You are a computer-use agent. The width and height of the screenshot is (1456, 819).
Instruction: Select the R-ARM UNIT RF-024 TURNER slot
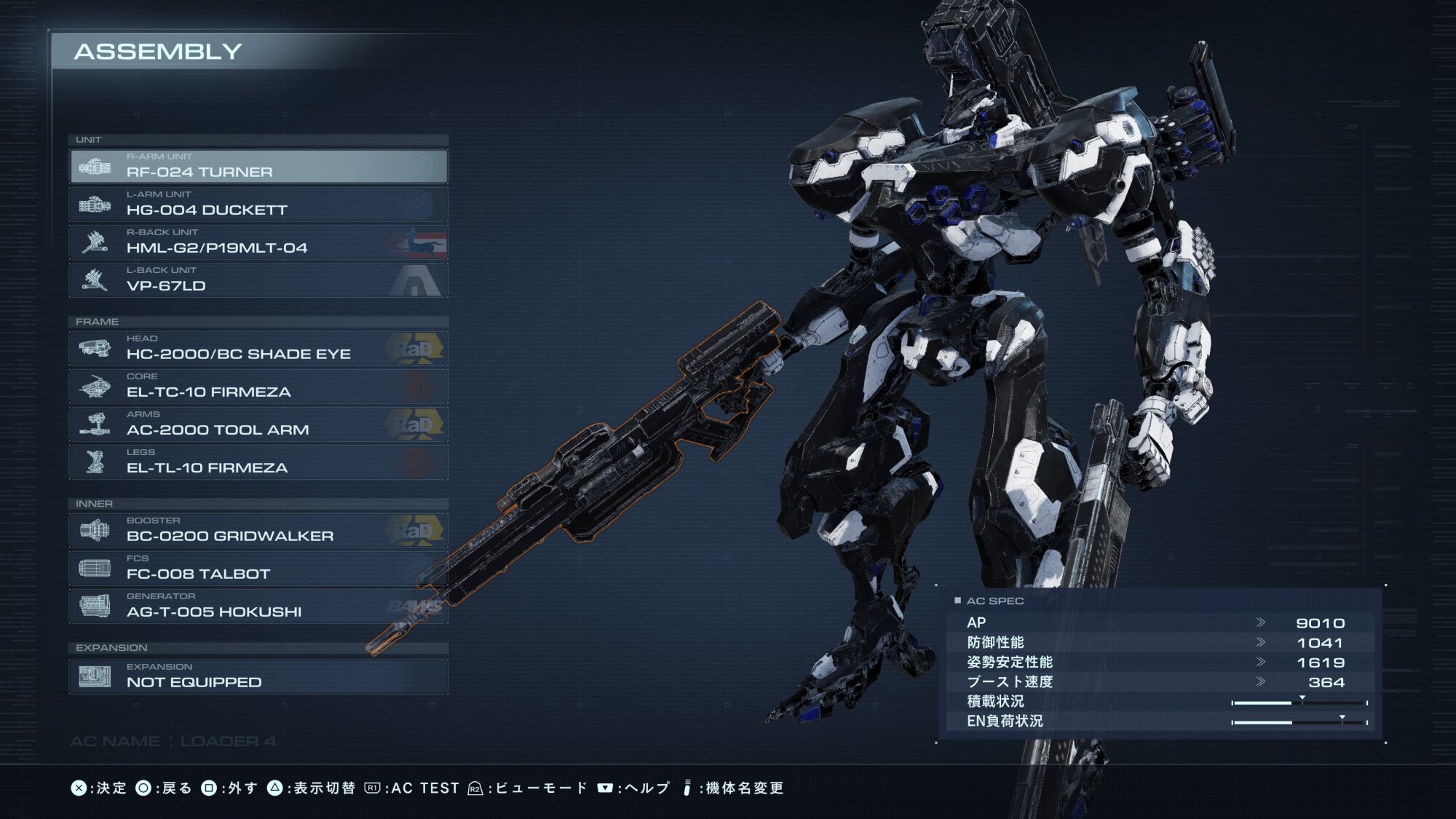[x=258, y=167]
